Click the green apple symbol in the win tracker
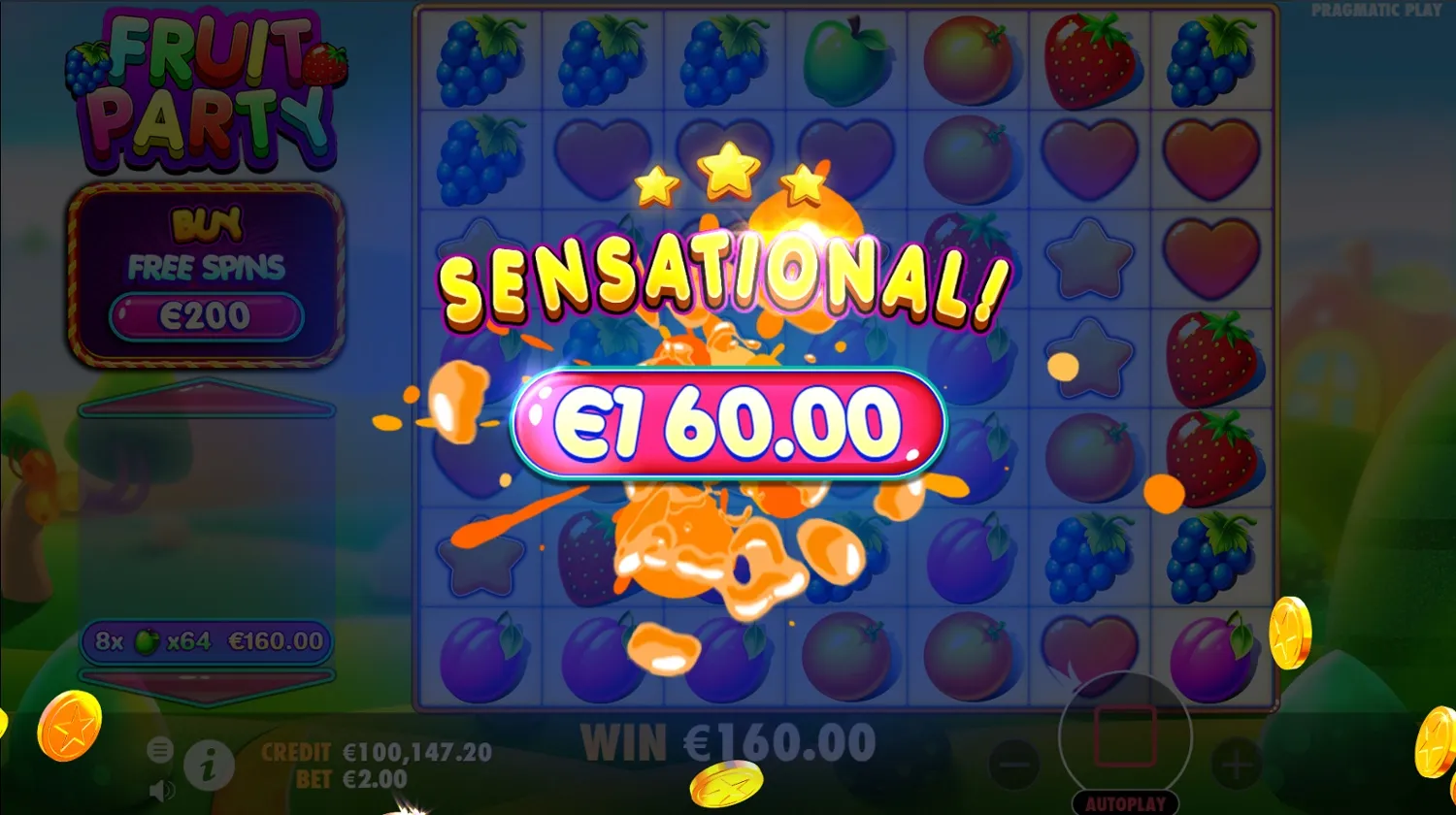The height and width of the screenshot is (815, 1456). 145,641
